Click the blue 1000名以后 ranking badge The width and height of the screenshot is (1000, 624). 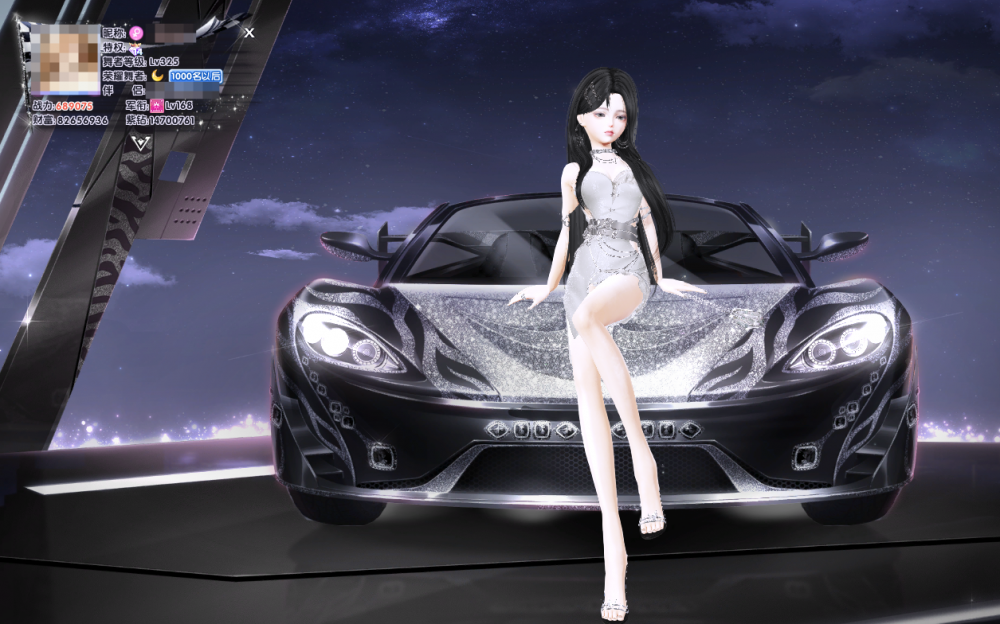tap(194, 76)
